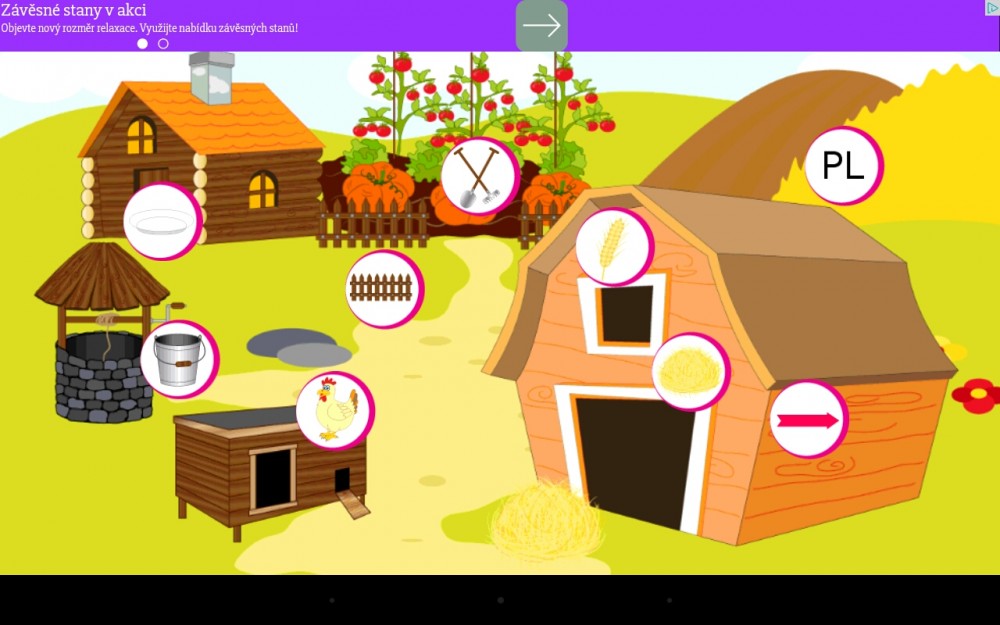Tap the plate icon bubble

coord(161,221)
